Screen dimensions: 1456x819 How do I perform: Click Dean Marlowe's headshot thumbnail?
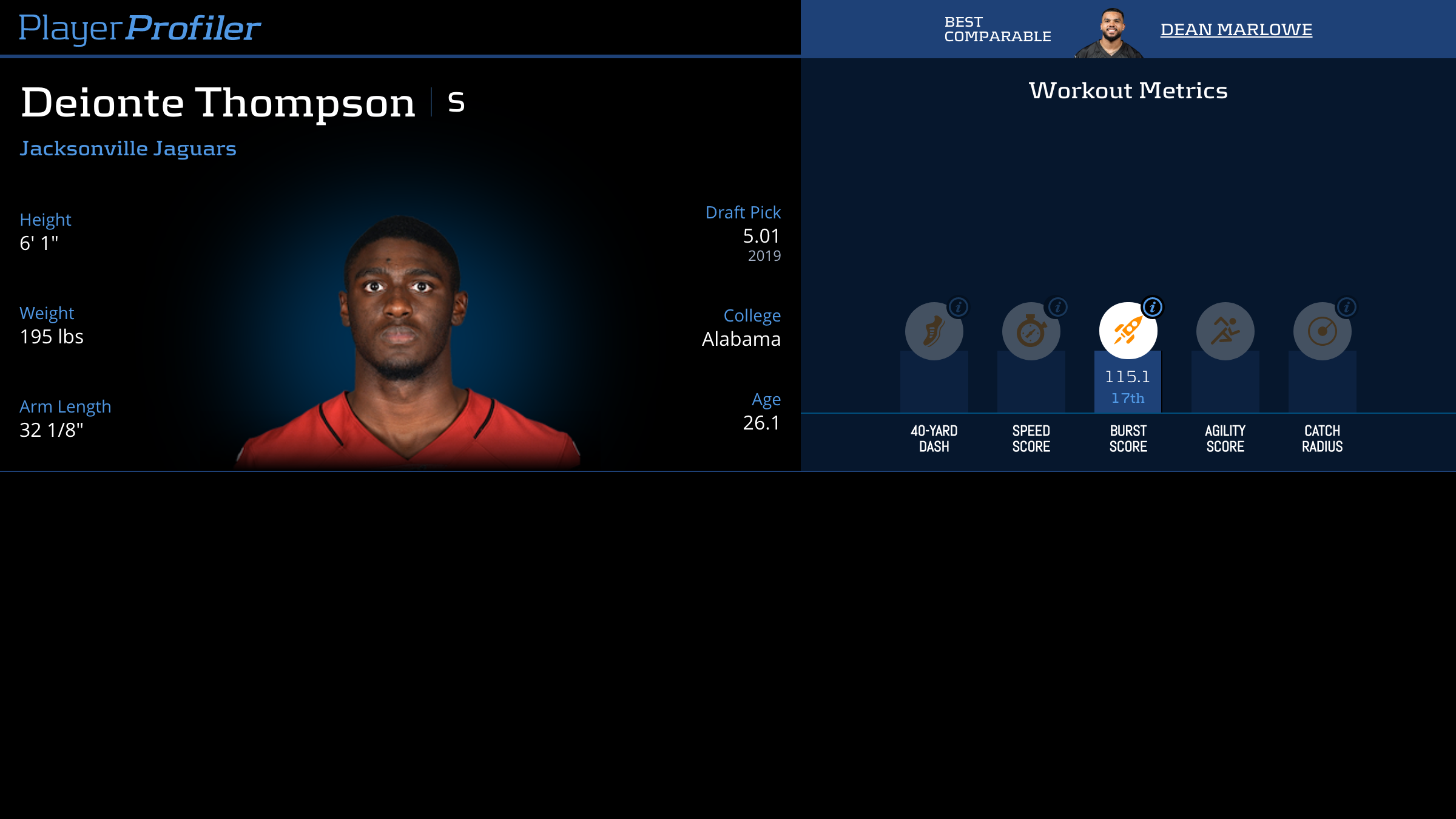(1110, 33)
